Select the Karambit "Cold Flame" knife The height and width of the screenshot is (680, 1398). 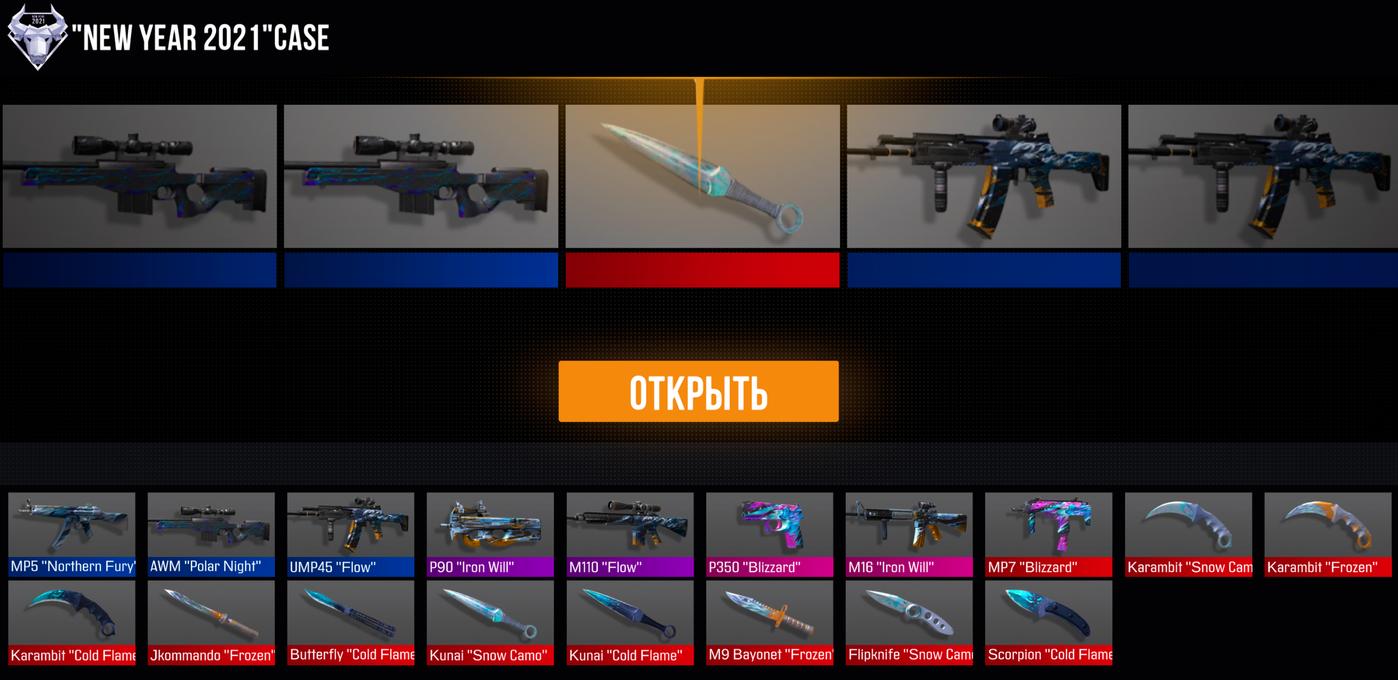click(72, 622)
